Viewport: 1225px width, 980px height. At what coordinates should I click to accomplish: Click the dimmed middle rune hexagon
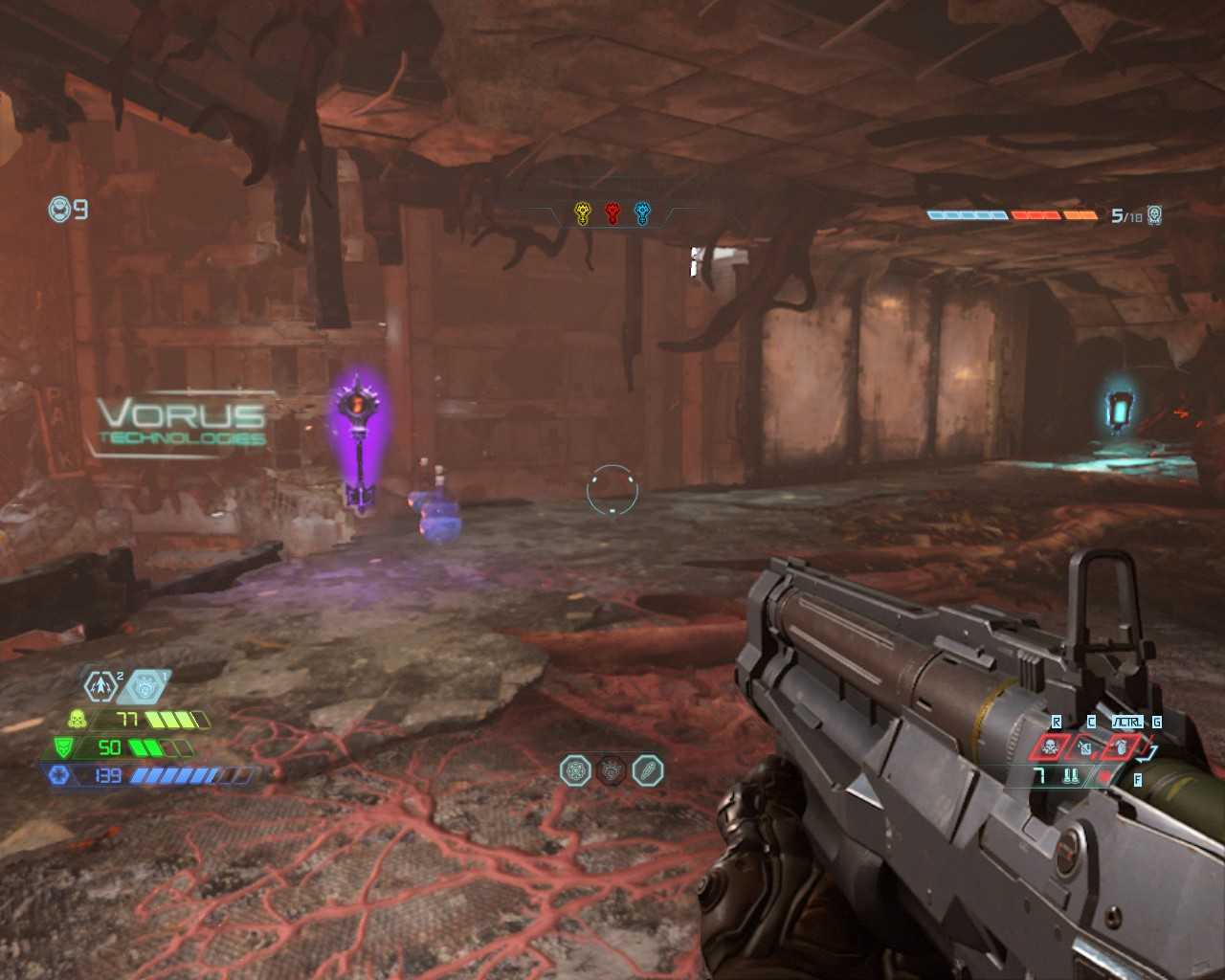pyautogui.click(x=612, y=770)
